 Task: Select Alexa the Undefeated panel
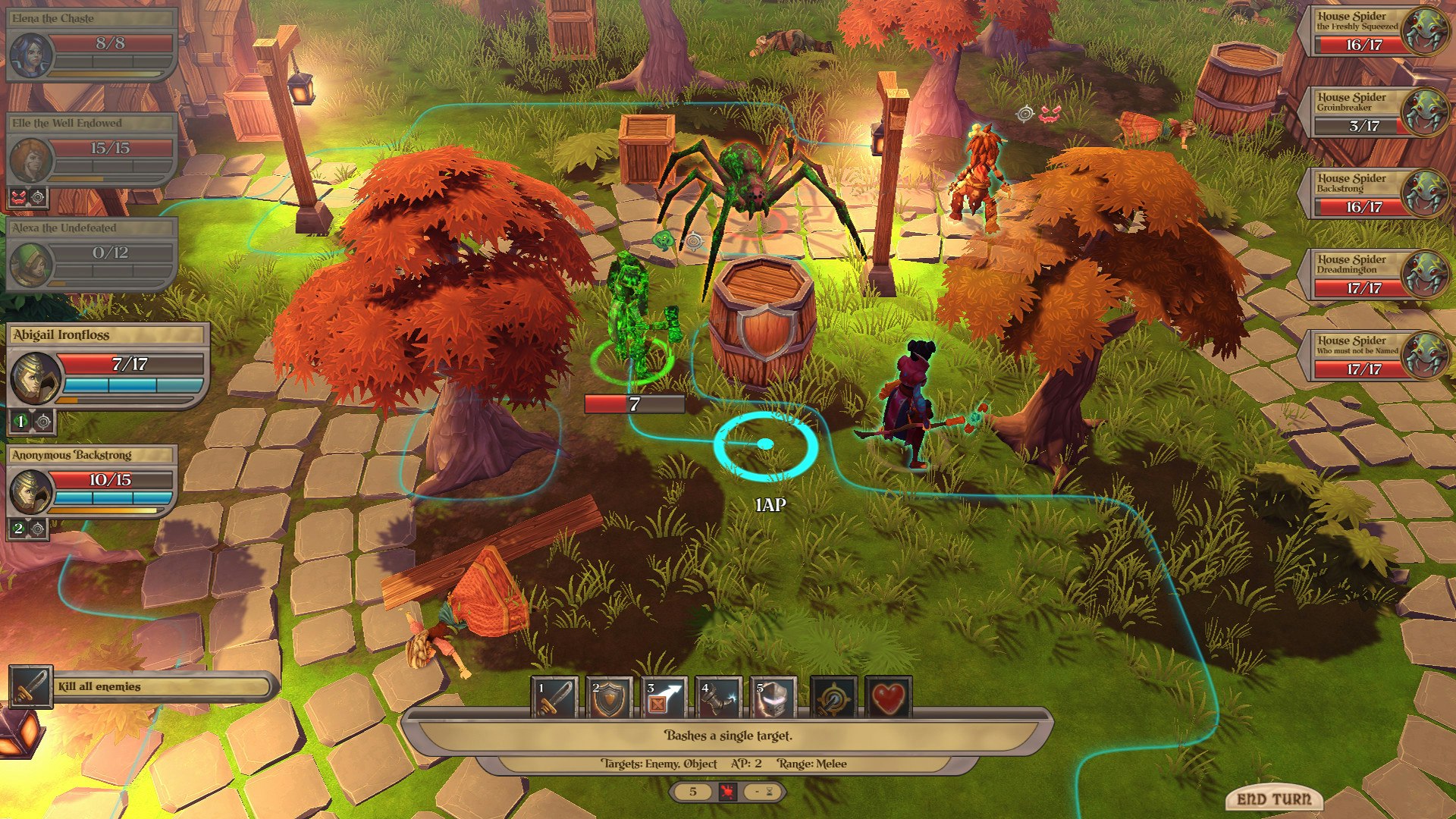pyautogui.click(x=91, y=253)
